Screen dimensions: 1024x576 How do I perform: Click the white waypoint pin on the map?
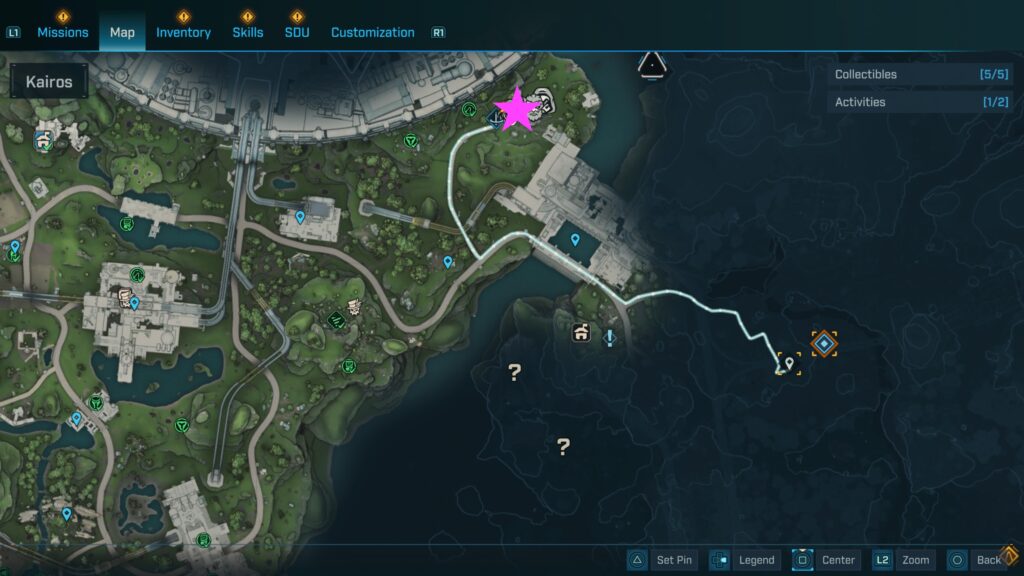[789, 364]
